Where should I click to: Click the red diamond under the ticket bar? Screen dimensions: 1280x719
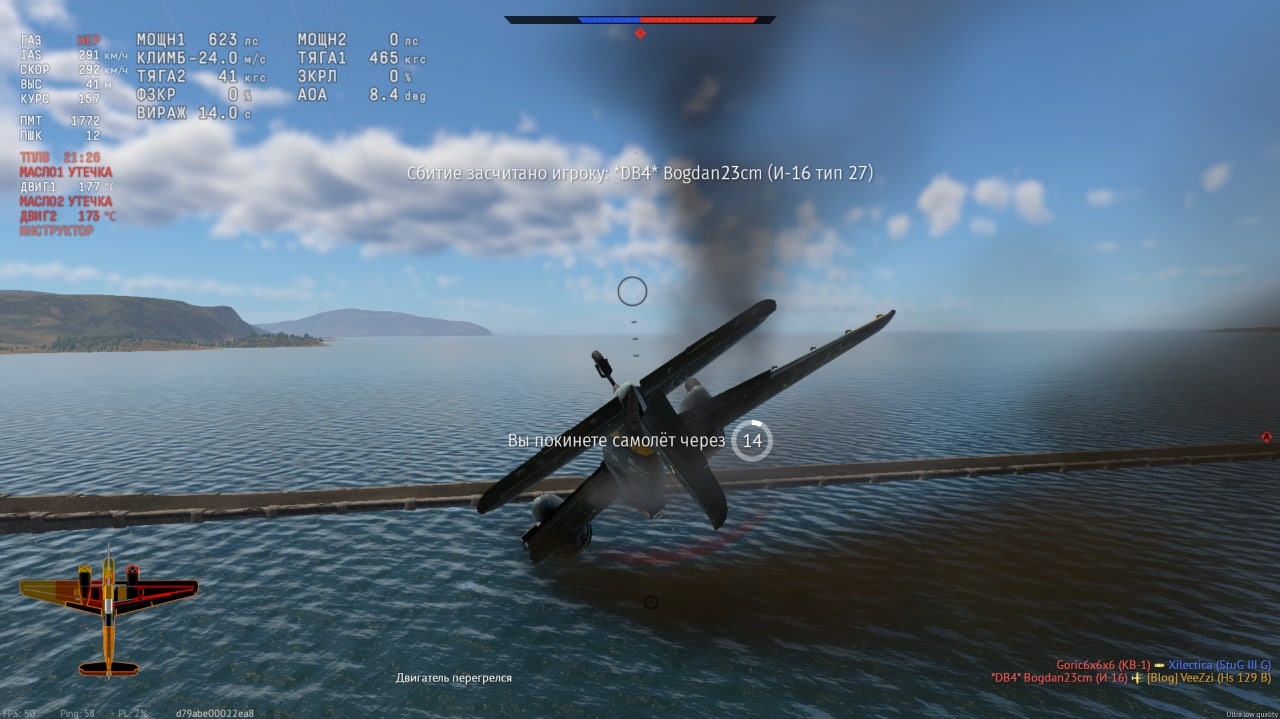pos(640,33)
